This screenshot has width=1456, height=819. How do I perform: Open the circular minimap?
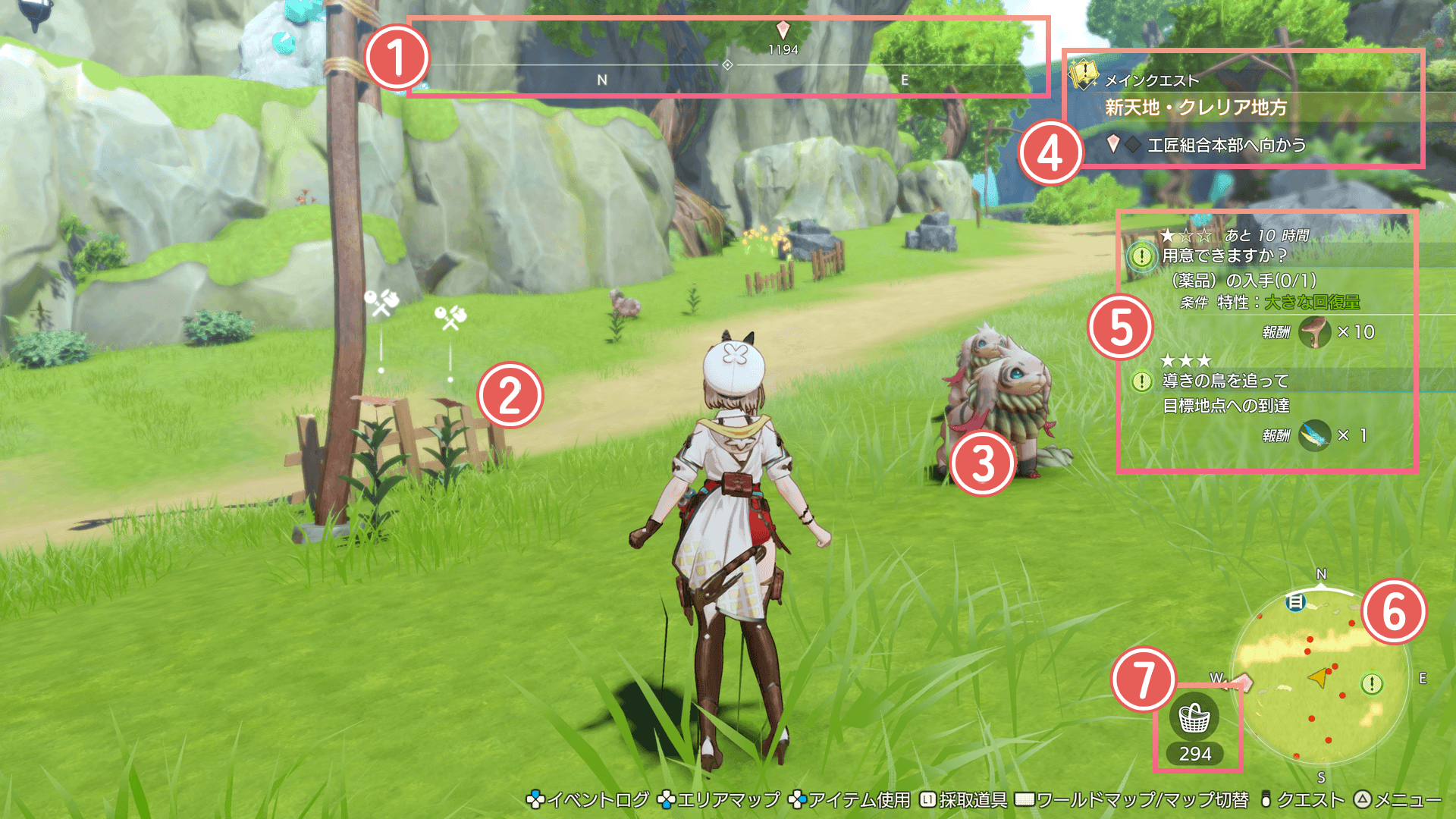point(1320,677)
